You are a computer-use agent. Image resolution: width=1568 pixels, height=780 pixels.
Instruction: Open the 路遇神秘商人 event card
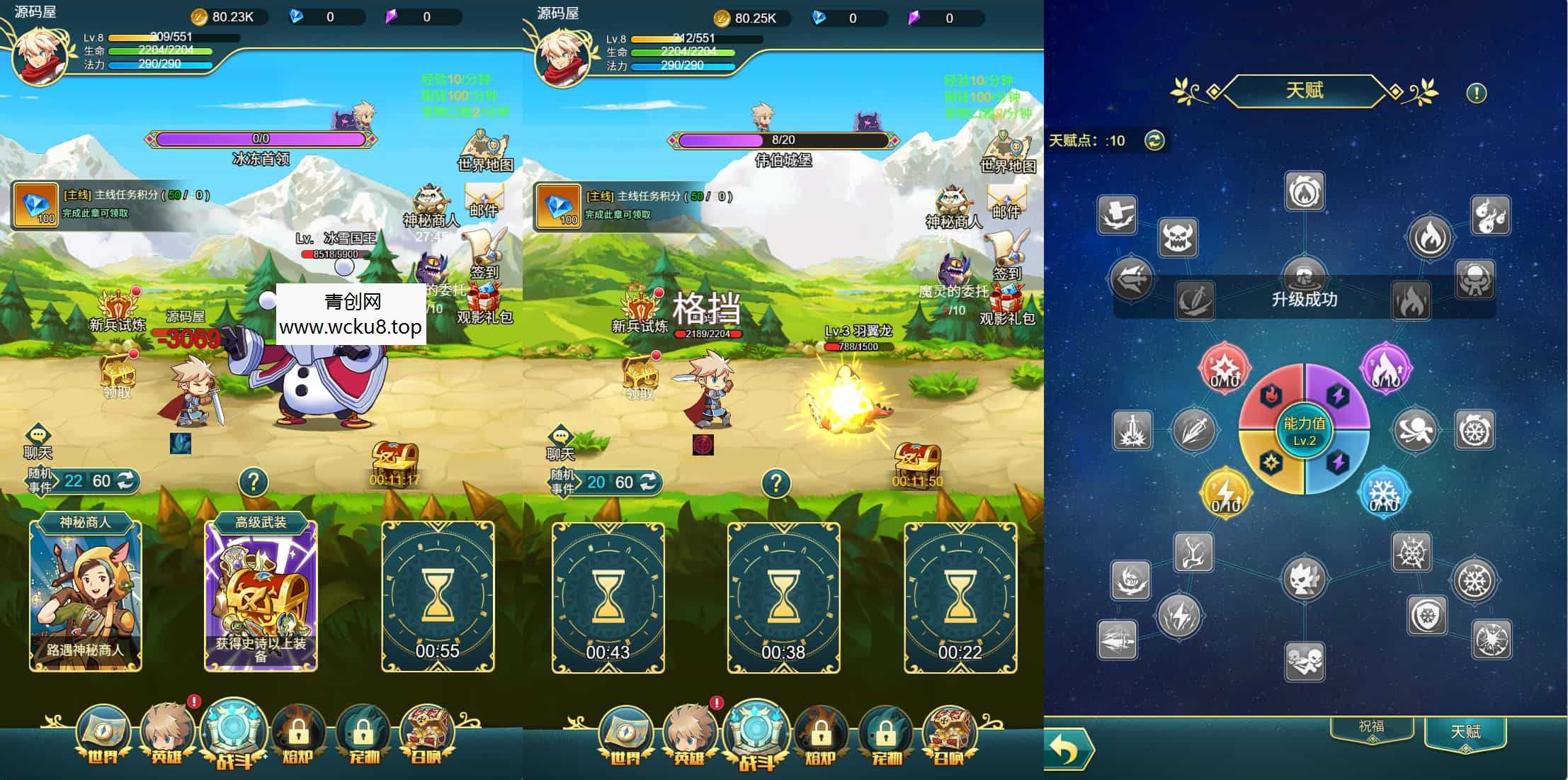coord(85,595)
